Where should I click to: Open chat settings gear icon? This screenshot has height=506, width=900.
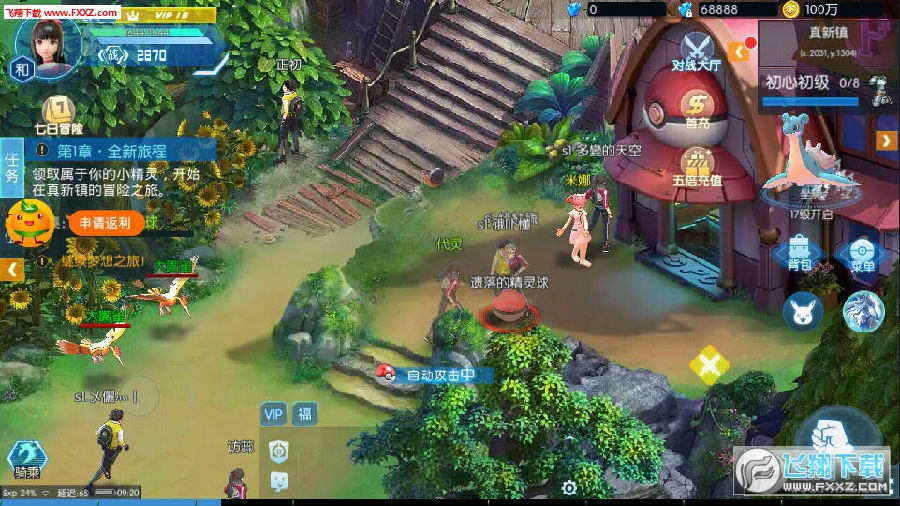click(x=569, y=488)
